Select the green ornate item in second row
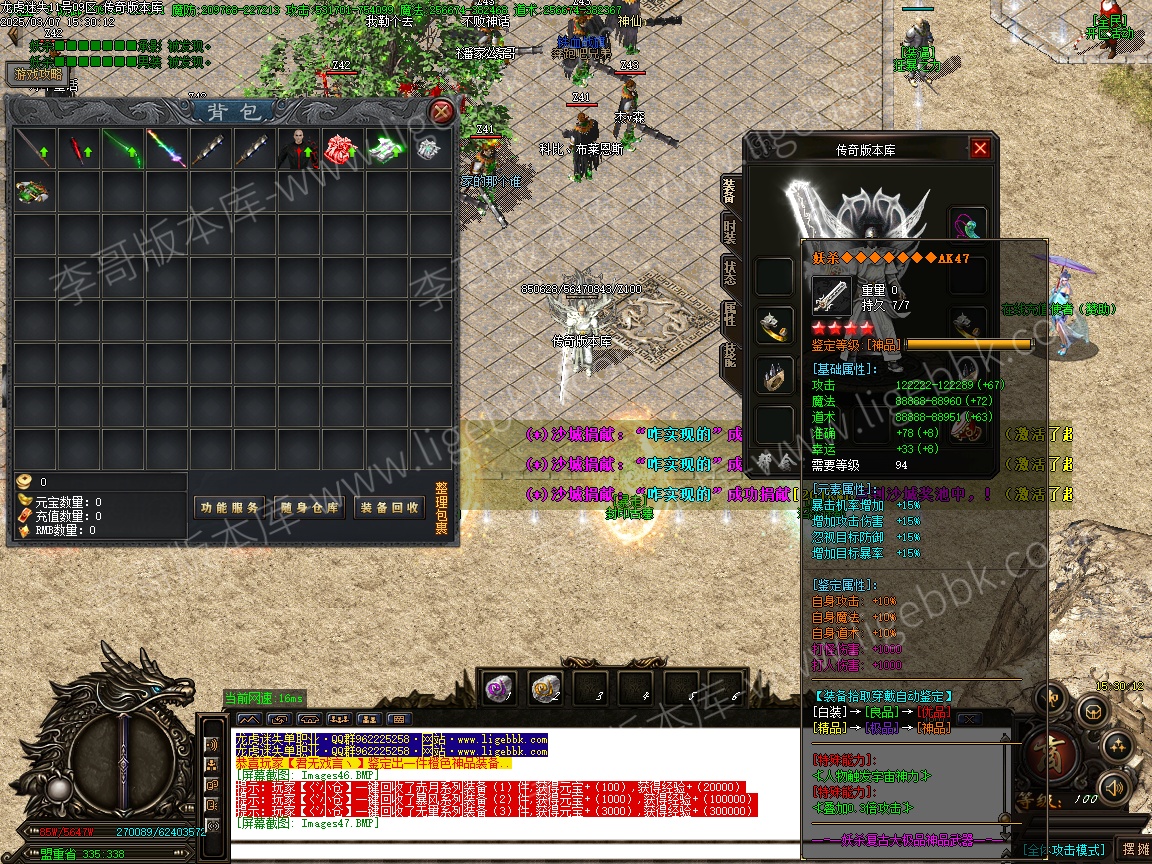1152x864 pixels. click(x=34, y=191)
